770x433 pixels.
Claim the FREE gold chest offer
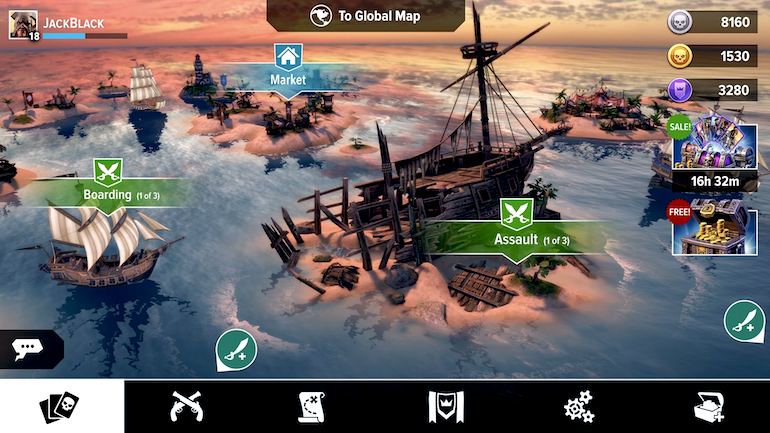pyautogui.click(x=713, y=226)
